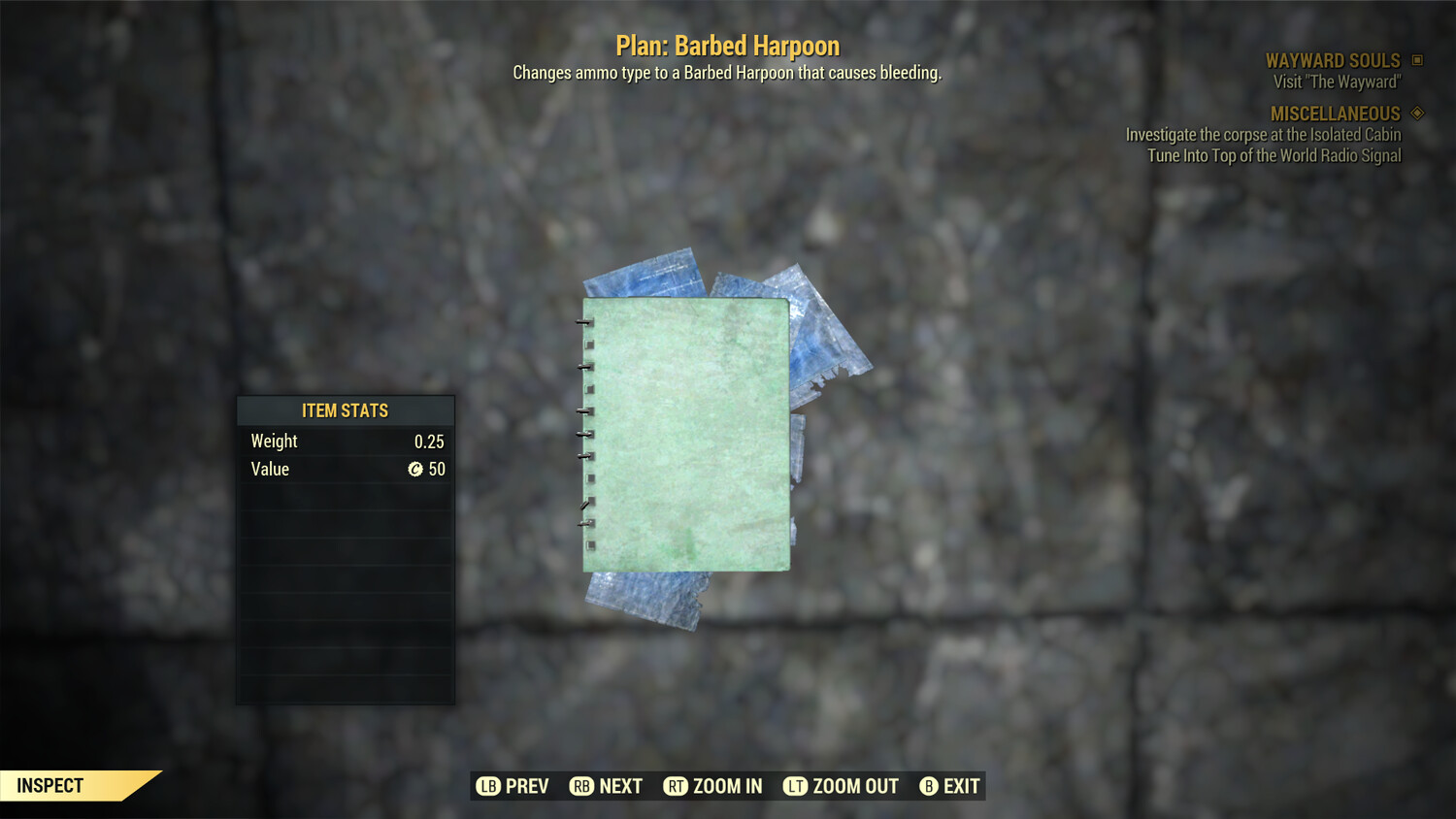Image resolution: width=1456 pixels, height=819 pixels.
Task: Click the INSPECT mode label
Action: click(x=50, y=785)
